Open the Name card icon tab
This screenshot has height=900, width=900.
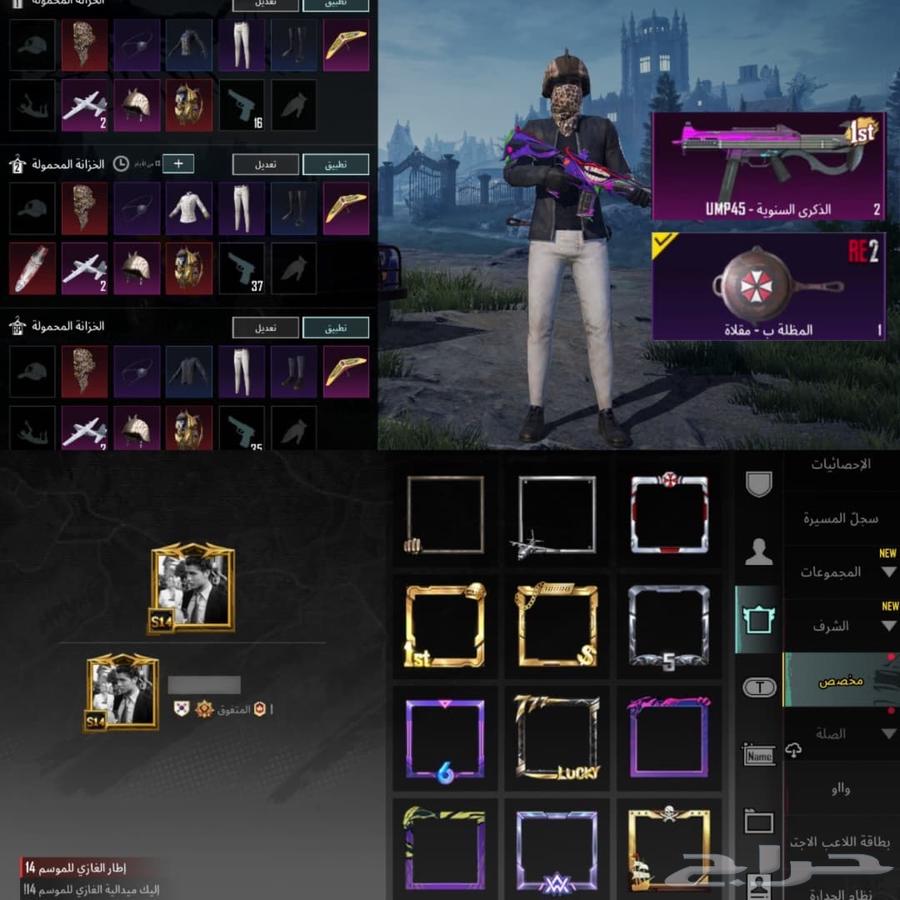pos(759,755)
